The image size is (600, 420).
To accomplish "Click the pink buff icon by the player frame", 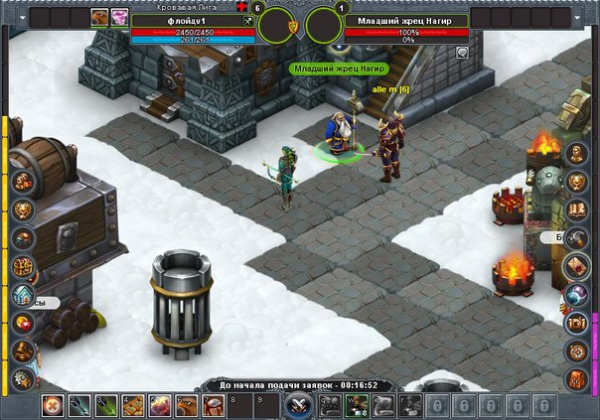I will 119,17.
